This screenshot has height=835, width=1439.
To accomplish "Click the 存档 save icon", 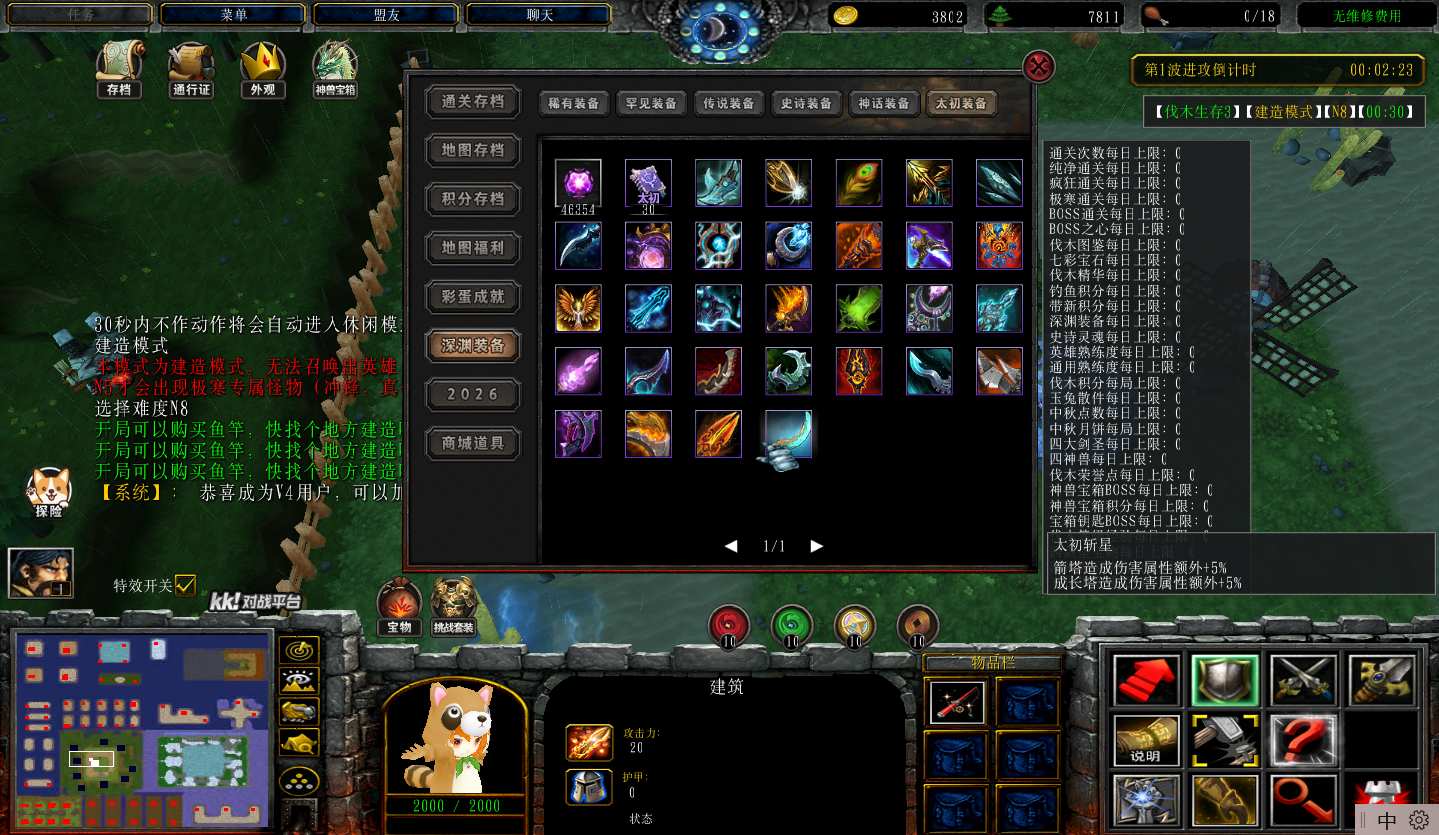I will [119, 70].
